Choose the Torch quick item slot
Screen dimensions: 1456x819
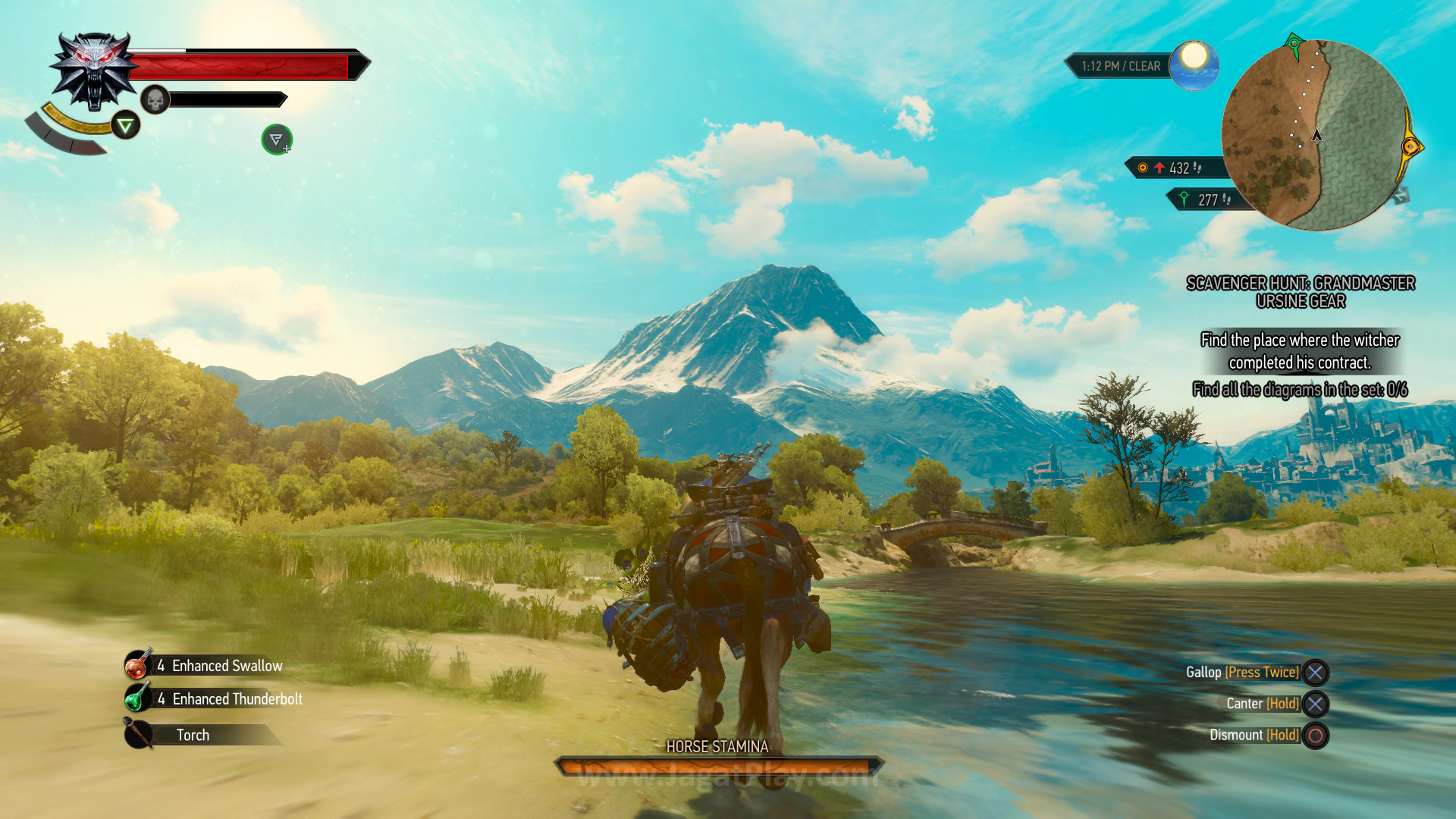click(193, 735)
